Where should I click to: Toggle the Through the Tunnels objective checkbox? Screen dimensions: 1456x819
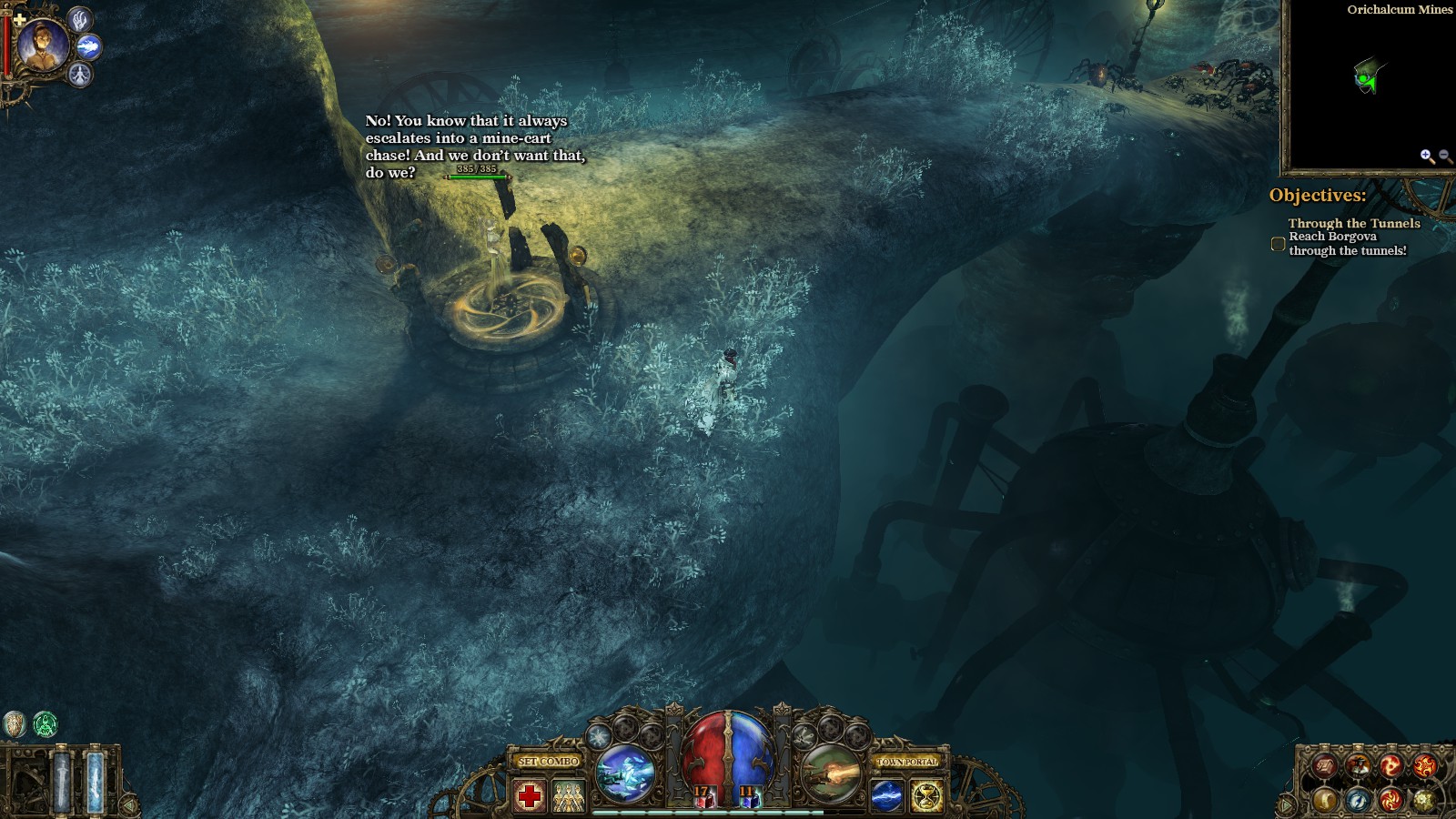tap(1278, 244)
